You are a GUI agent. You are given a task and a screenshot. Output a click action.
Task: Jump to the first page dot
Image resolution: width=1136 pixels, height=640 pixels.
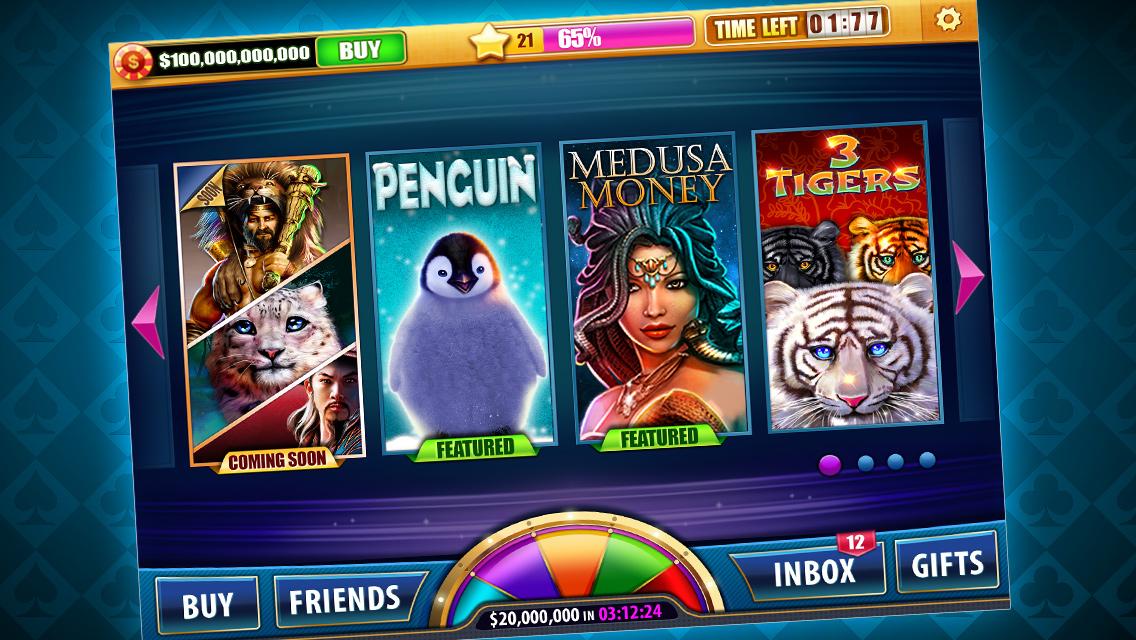click(829, 464)
